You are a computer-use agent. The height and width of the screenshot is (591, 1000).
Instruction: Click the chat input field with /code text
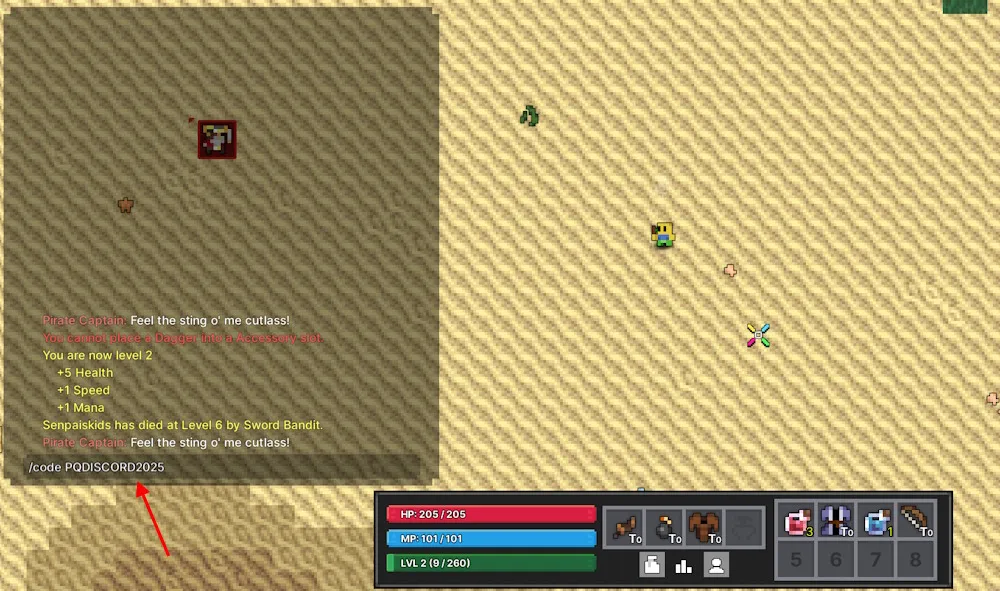point(222,467)
